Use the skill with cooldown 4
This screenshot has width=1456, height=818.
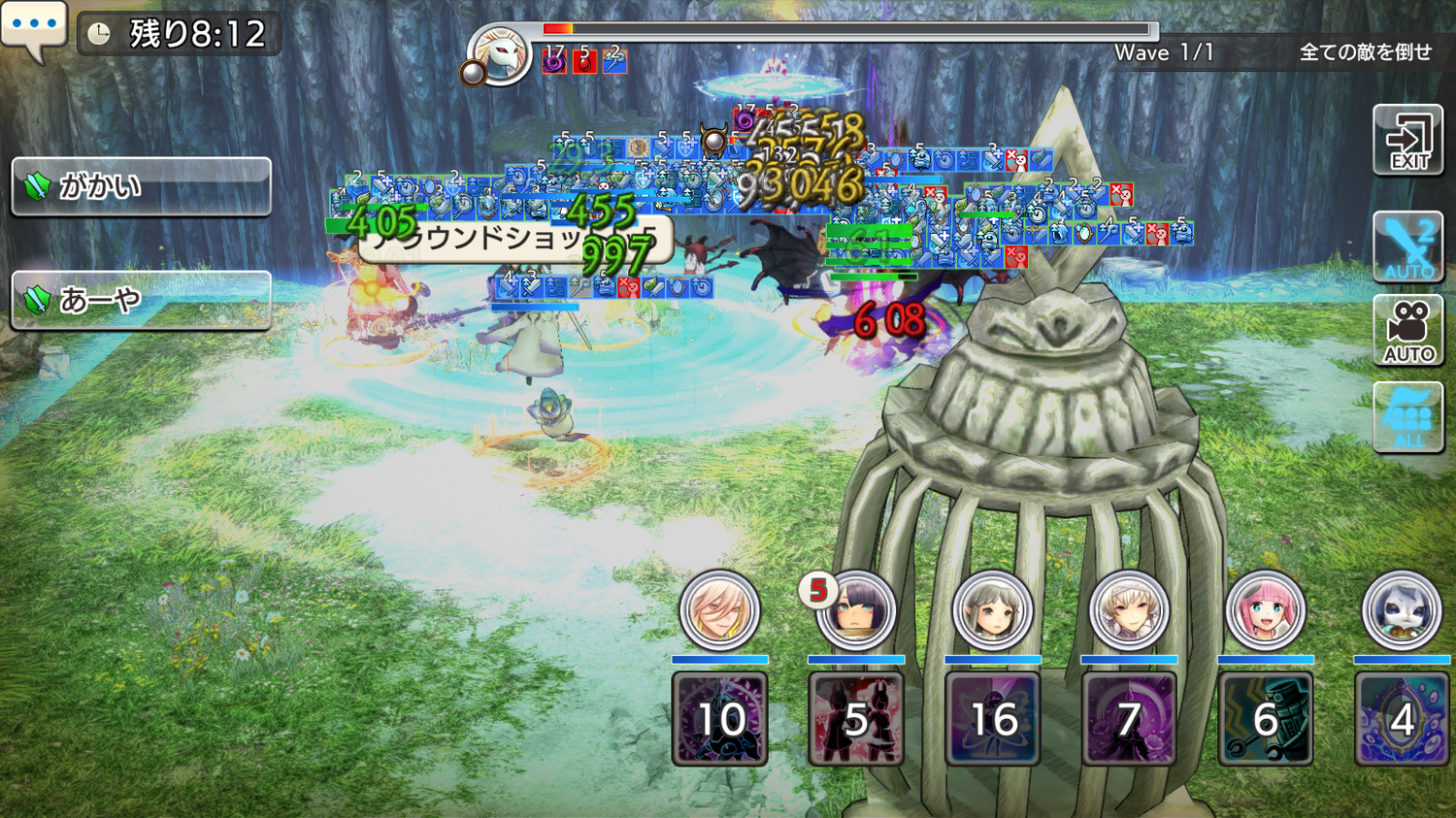click(x=1402, y=719)
